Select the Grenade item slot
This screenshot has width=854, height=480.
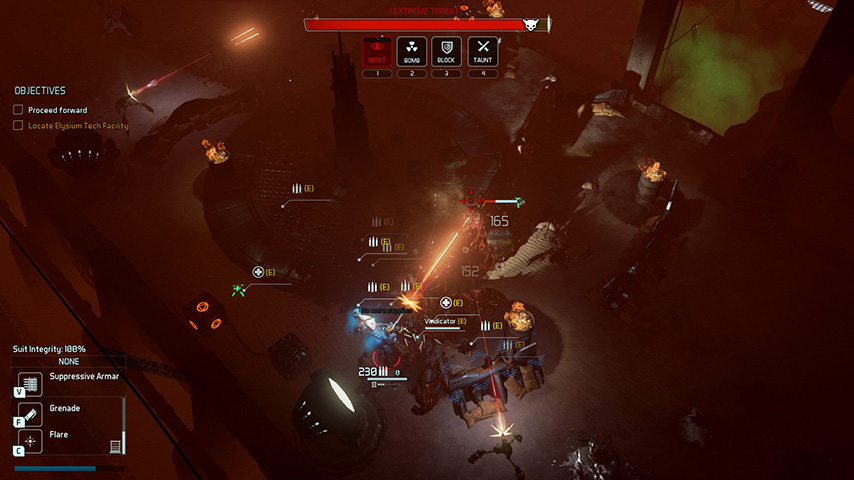[30, 412]
